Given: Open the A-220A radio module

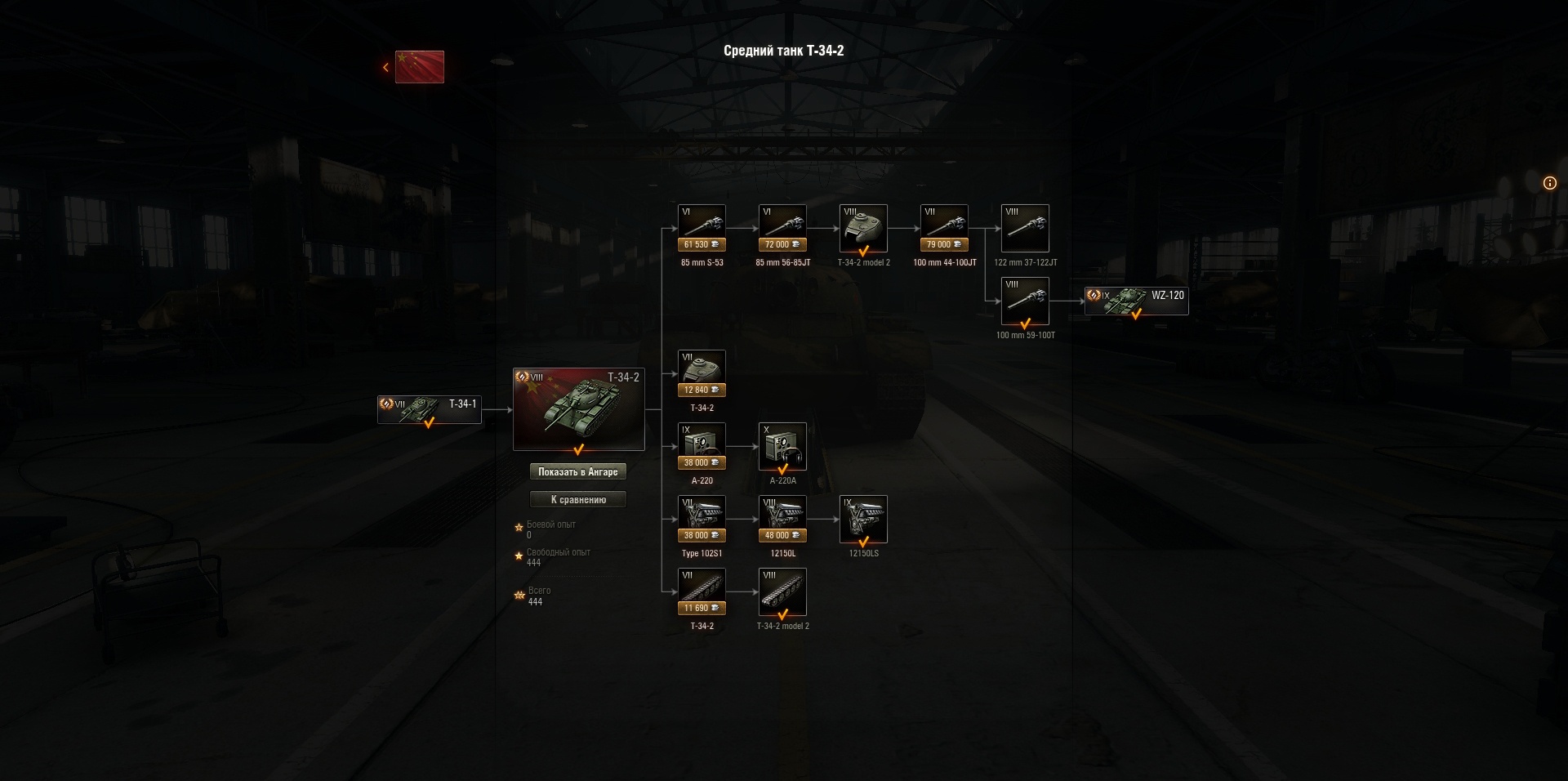Looking at the screenshot, I should click(782, 445).
